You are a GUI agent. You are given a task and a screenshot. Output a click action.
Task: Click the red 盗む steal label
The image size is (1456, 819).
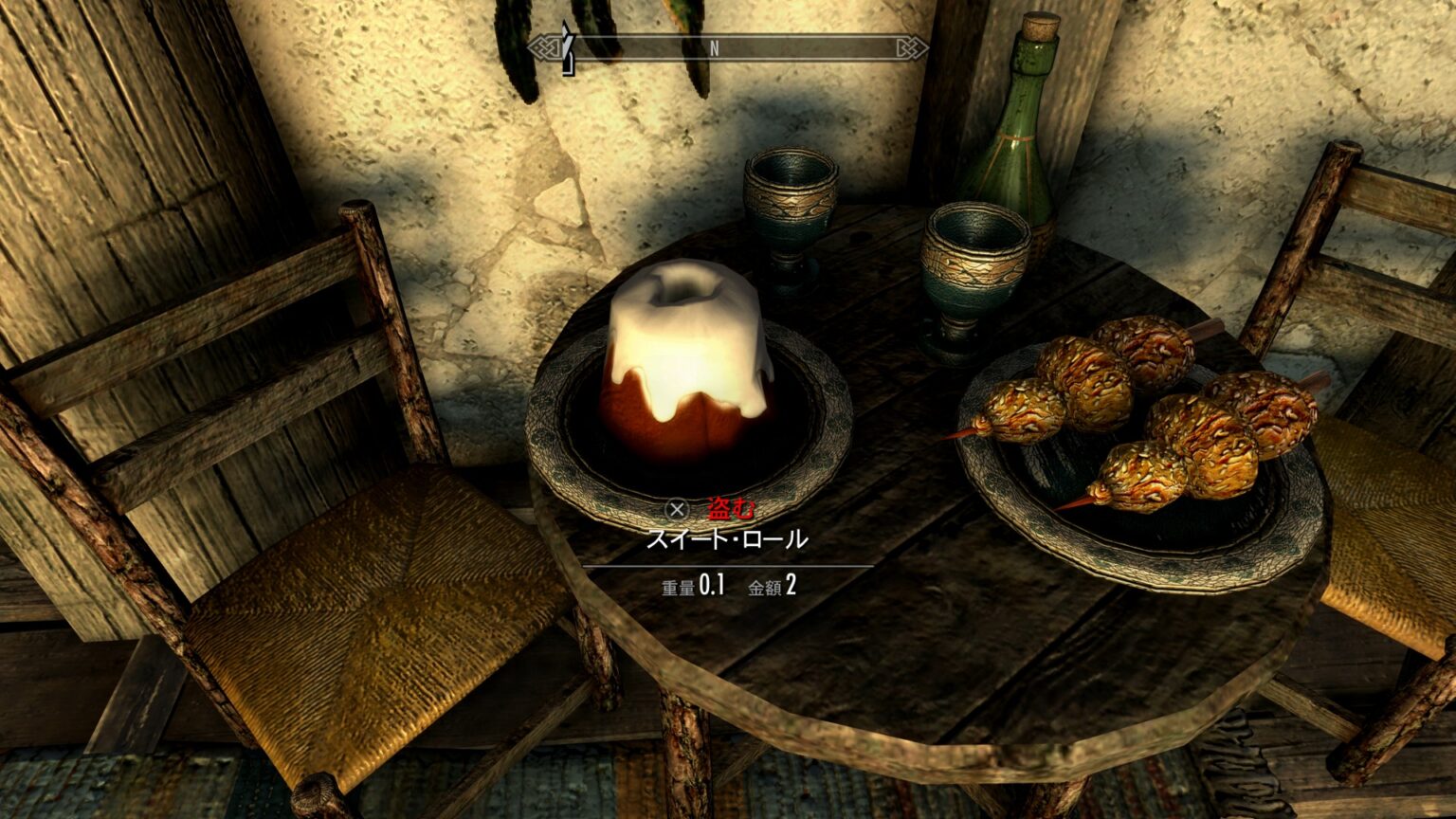pyautogui.click(x=730, y=509)
